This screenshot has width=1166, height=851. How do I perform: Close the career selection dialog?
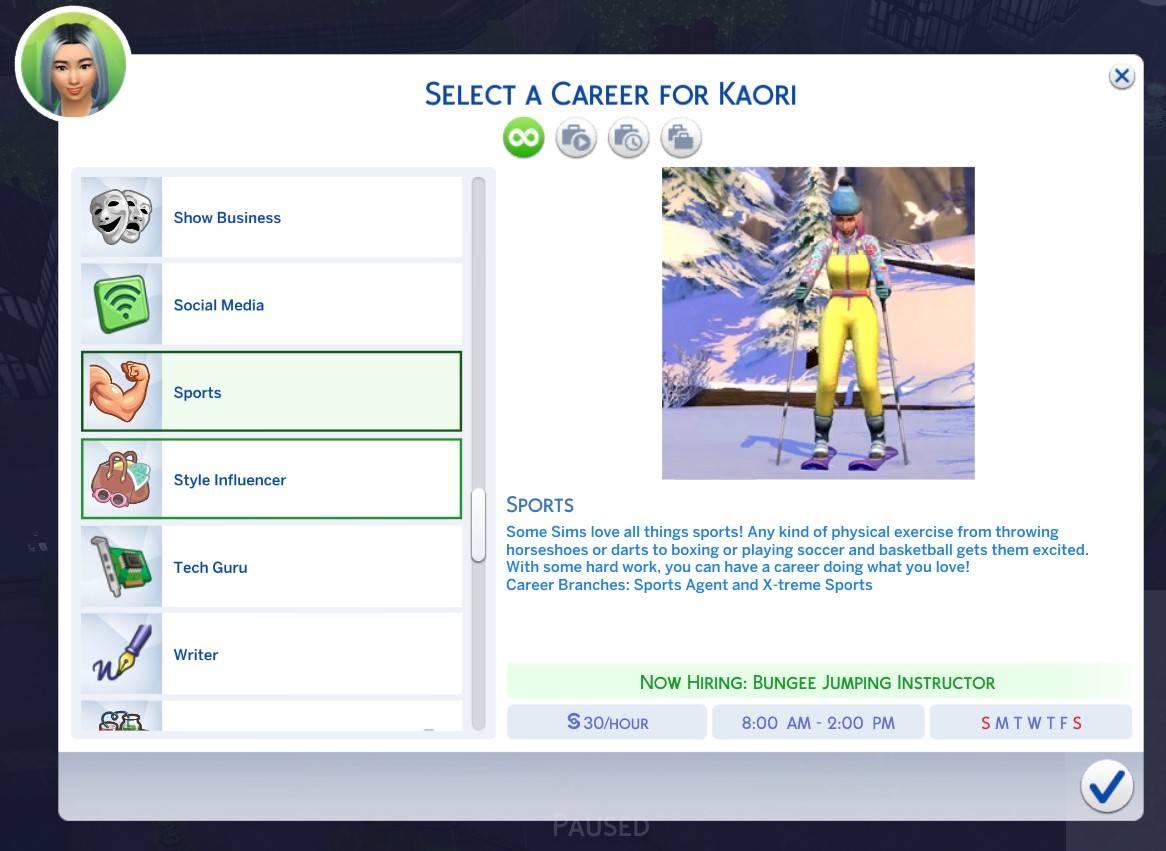[1121, 77]
